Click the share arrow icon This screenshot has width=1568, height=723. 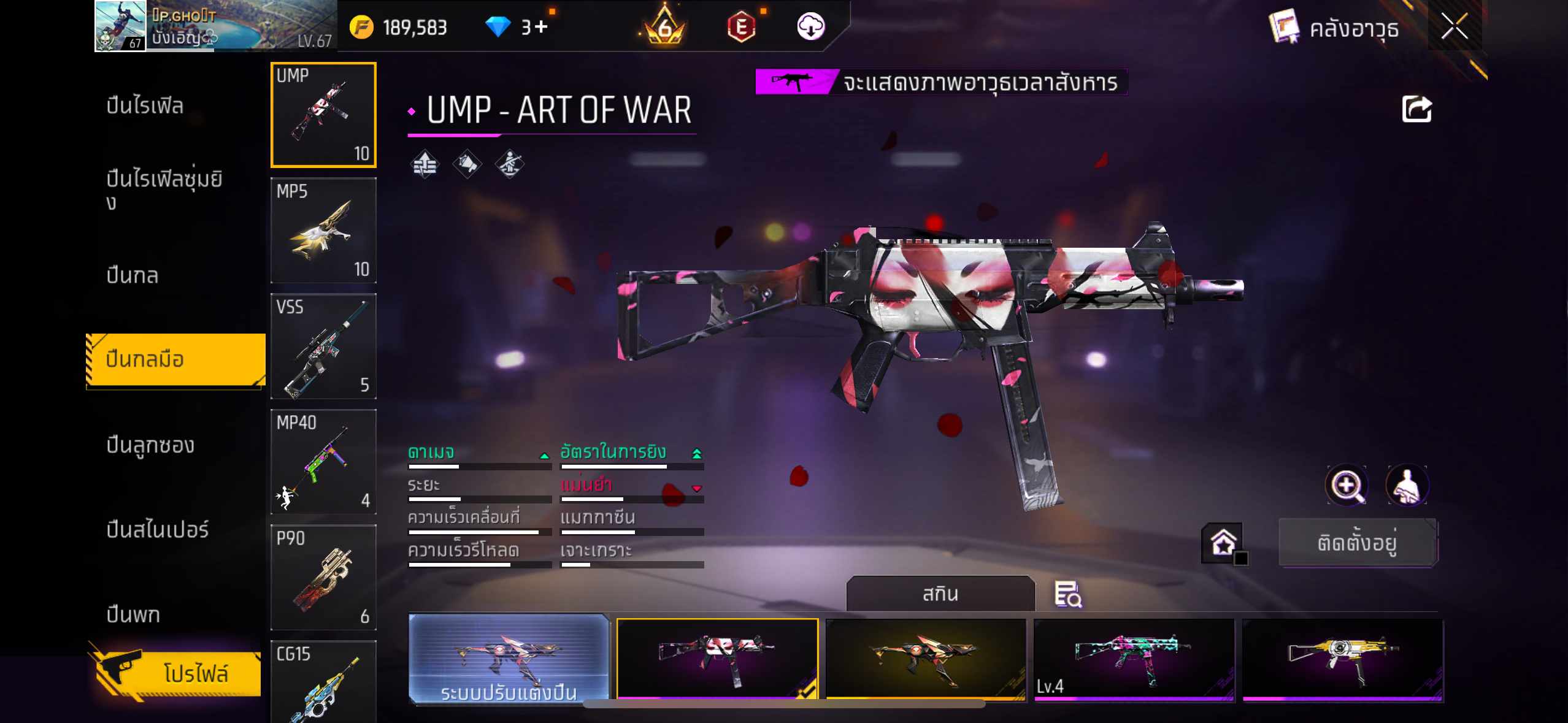pos(1416,110)
